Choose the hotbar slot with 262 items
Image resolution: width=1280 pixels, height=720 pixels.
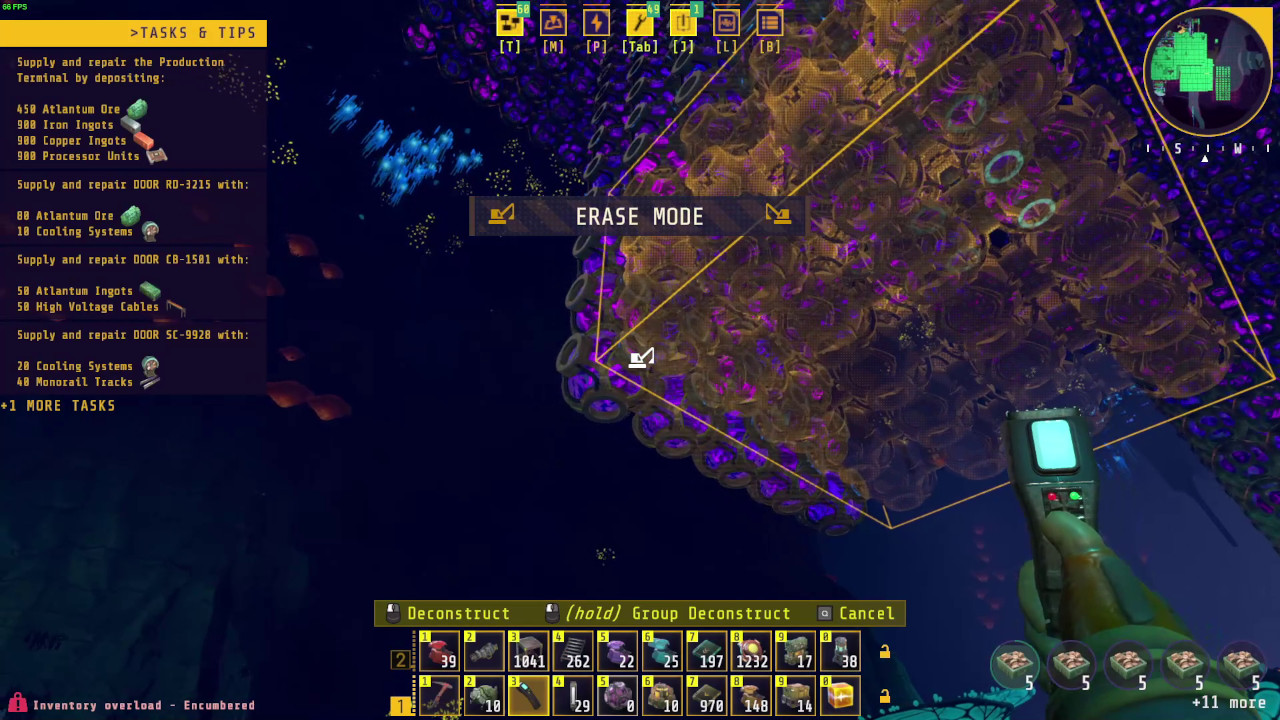(x=572, y=652)
